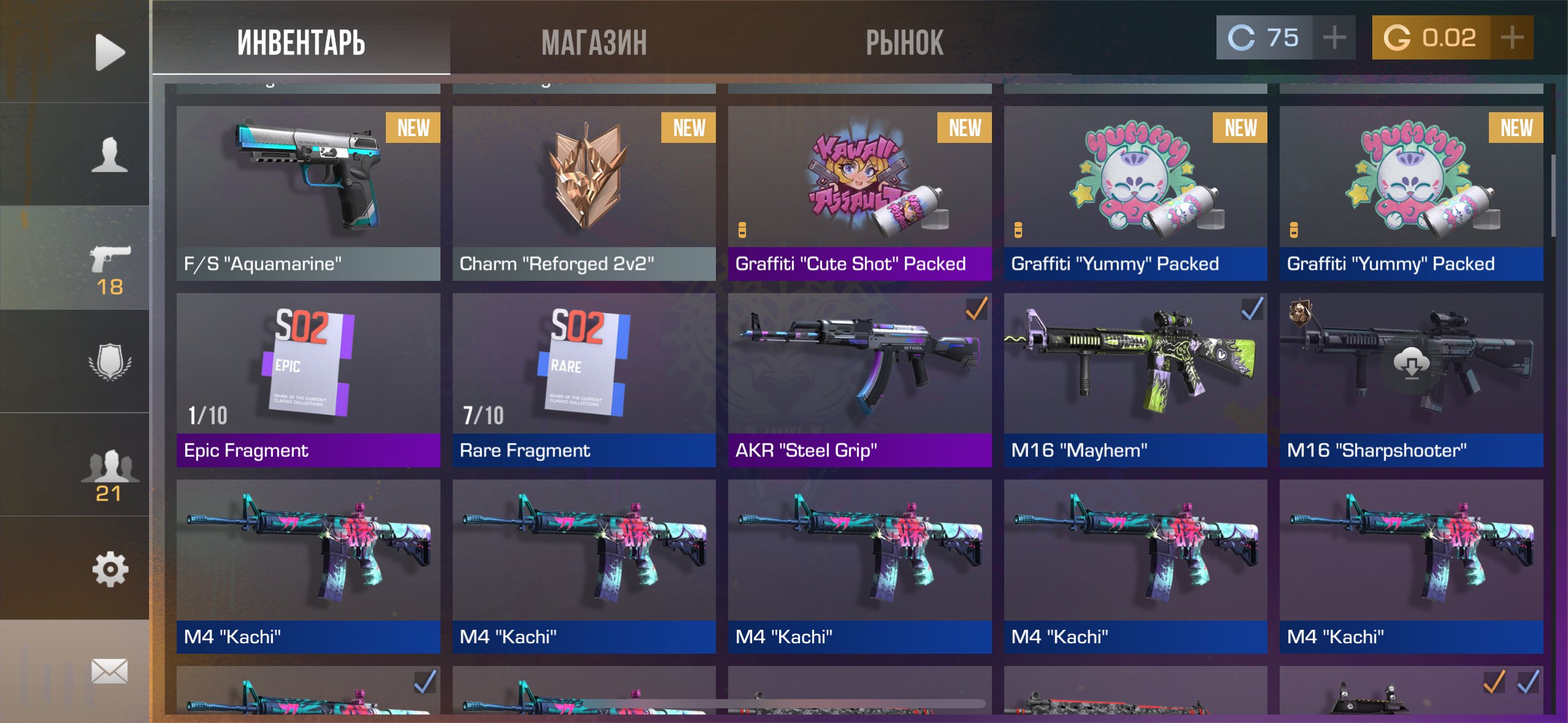Open the Рынок tab

(904, 42)
